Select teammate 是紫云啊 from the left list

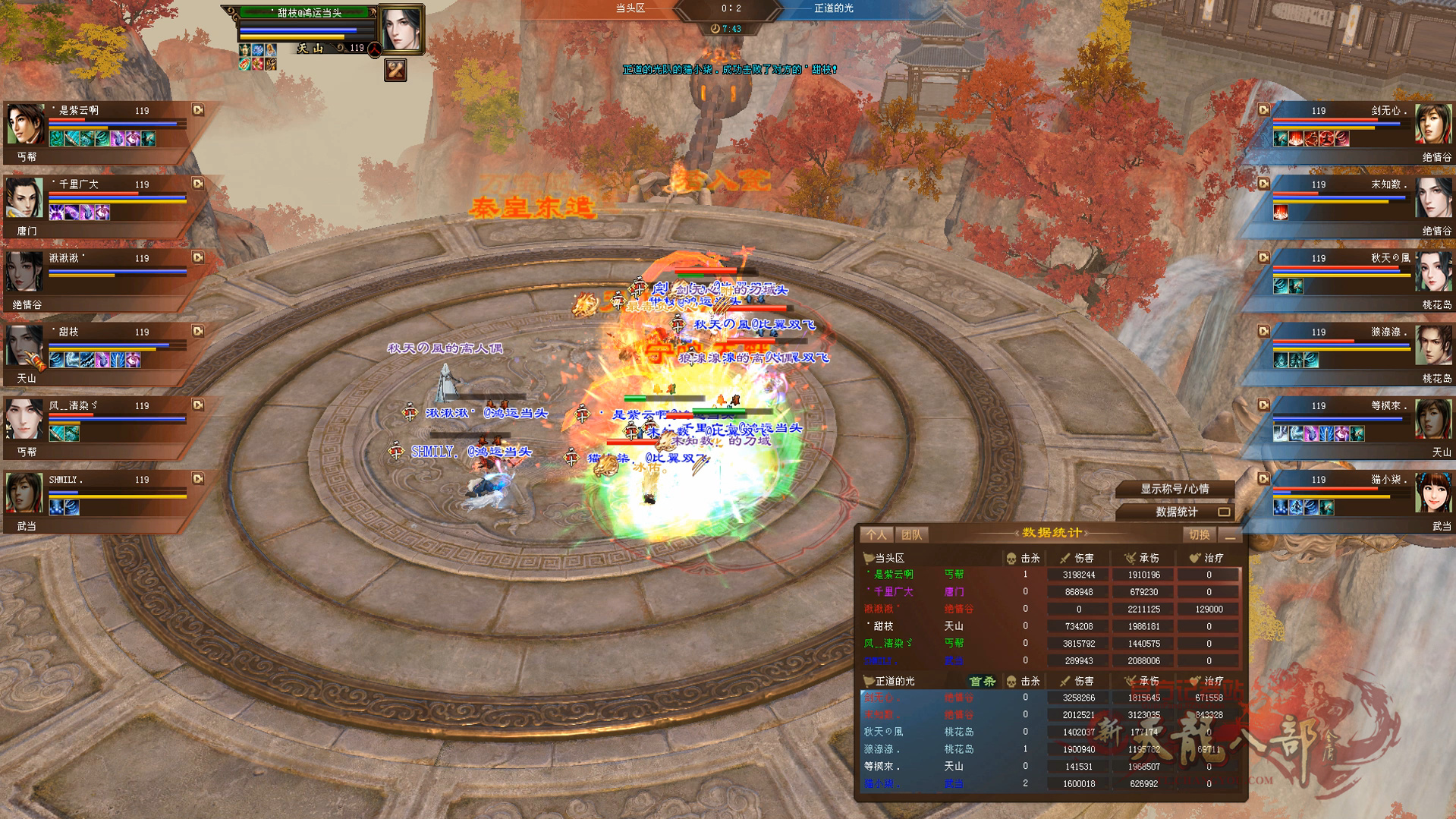click(x=27, y=124)
